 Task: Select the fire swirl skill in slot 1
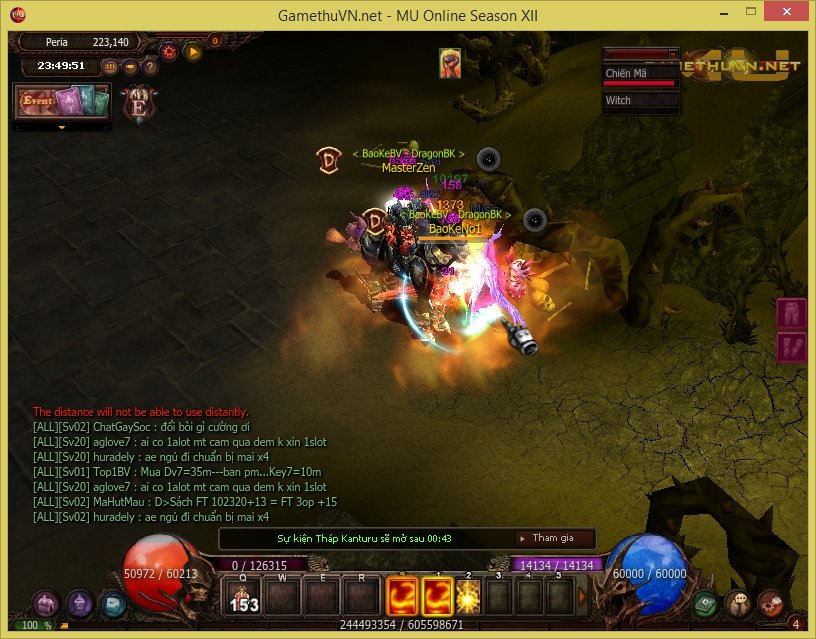click(437, 597)
